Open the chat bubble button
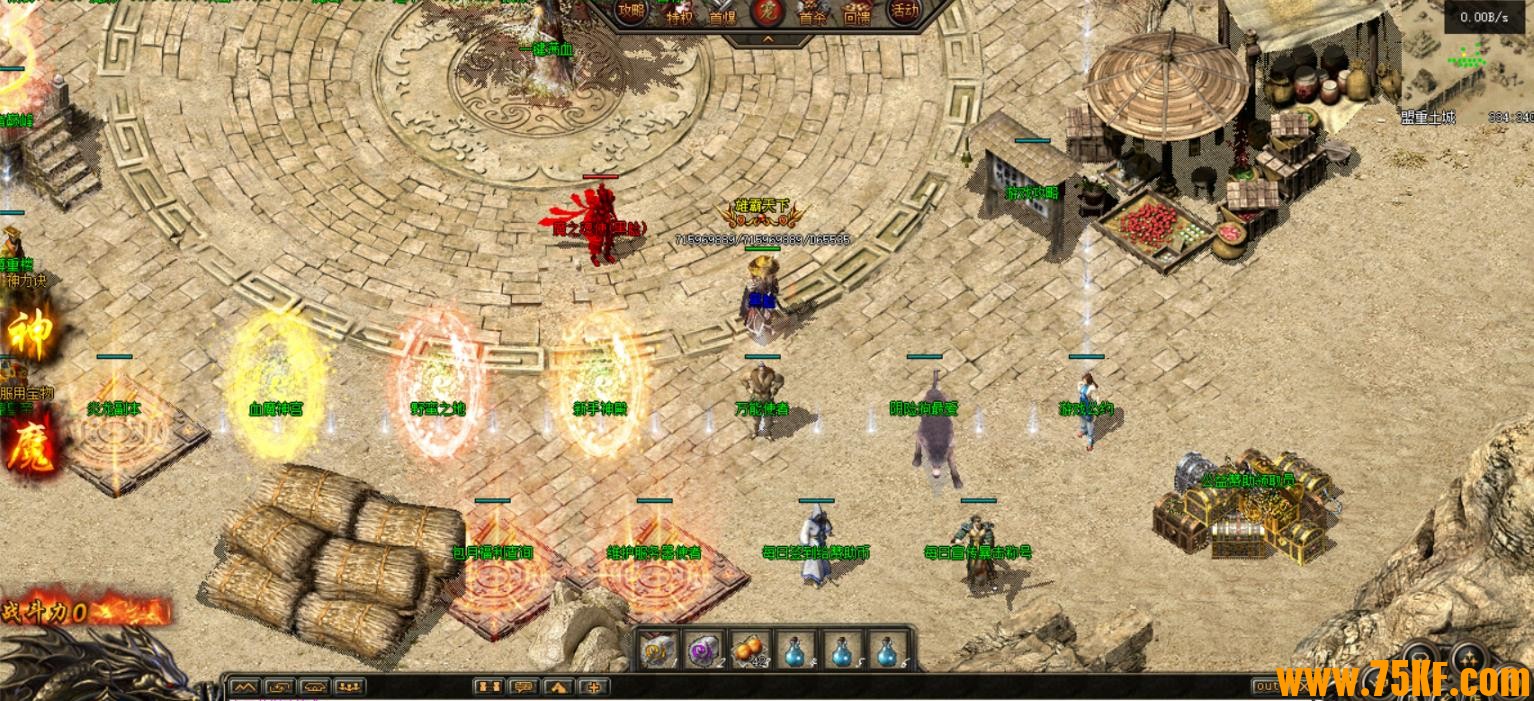 pyautogui.click(x=522, y=687)
